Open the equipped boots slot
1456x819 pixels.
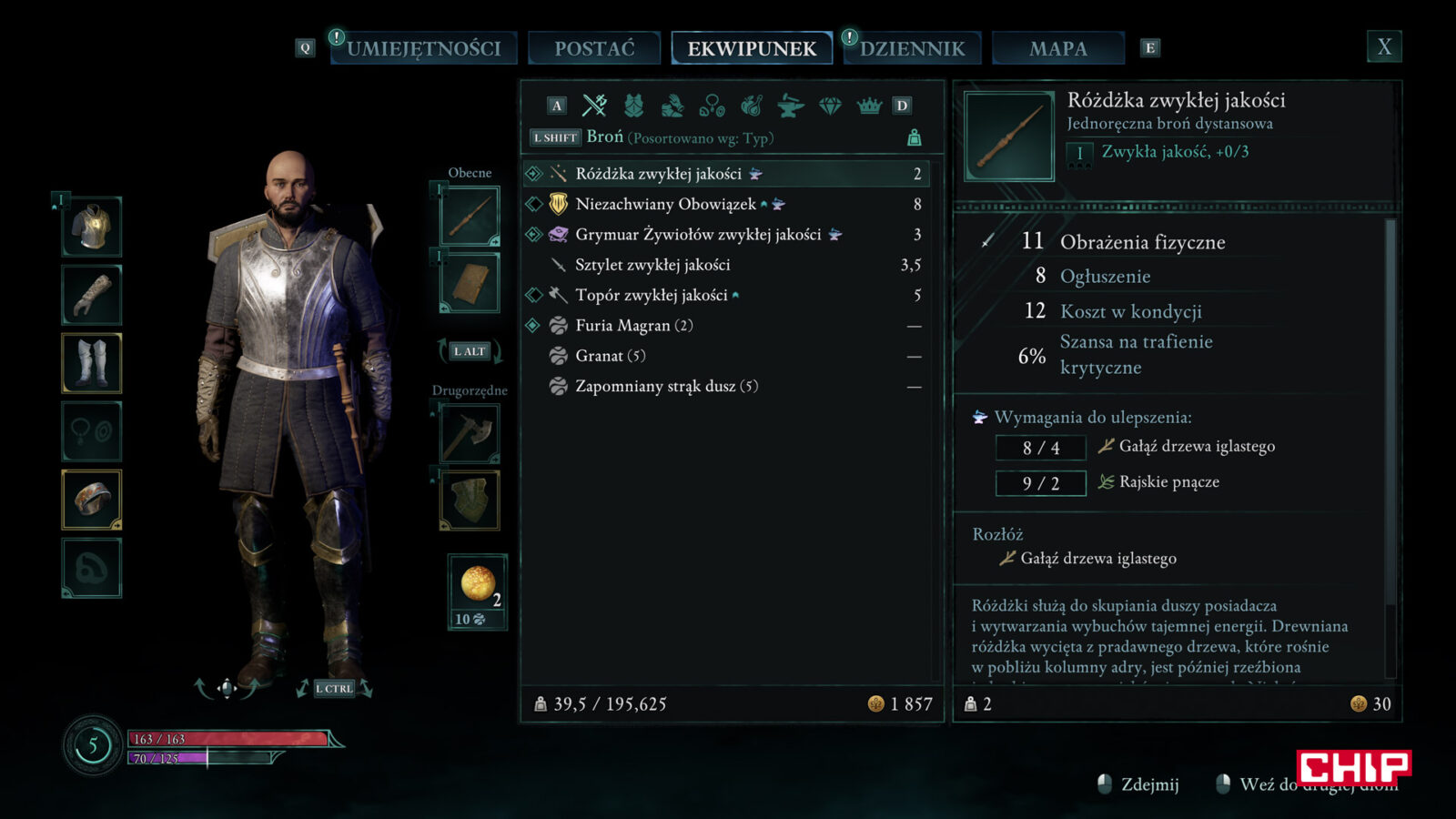pos(92,363)
